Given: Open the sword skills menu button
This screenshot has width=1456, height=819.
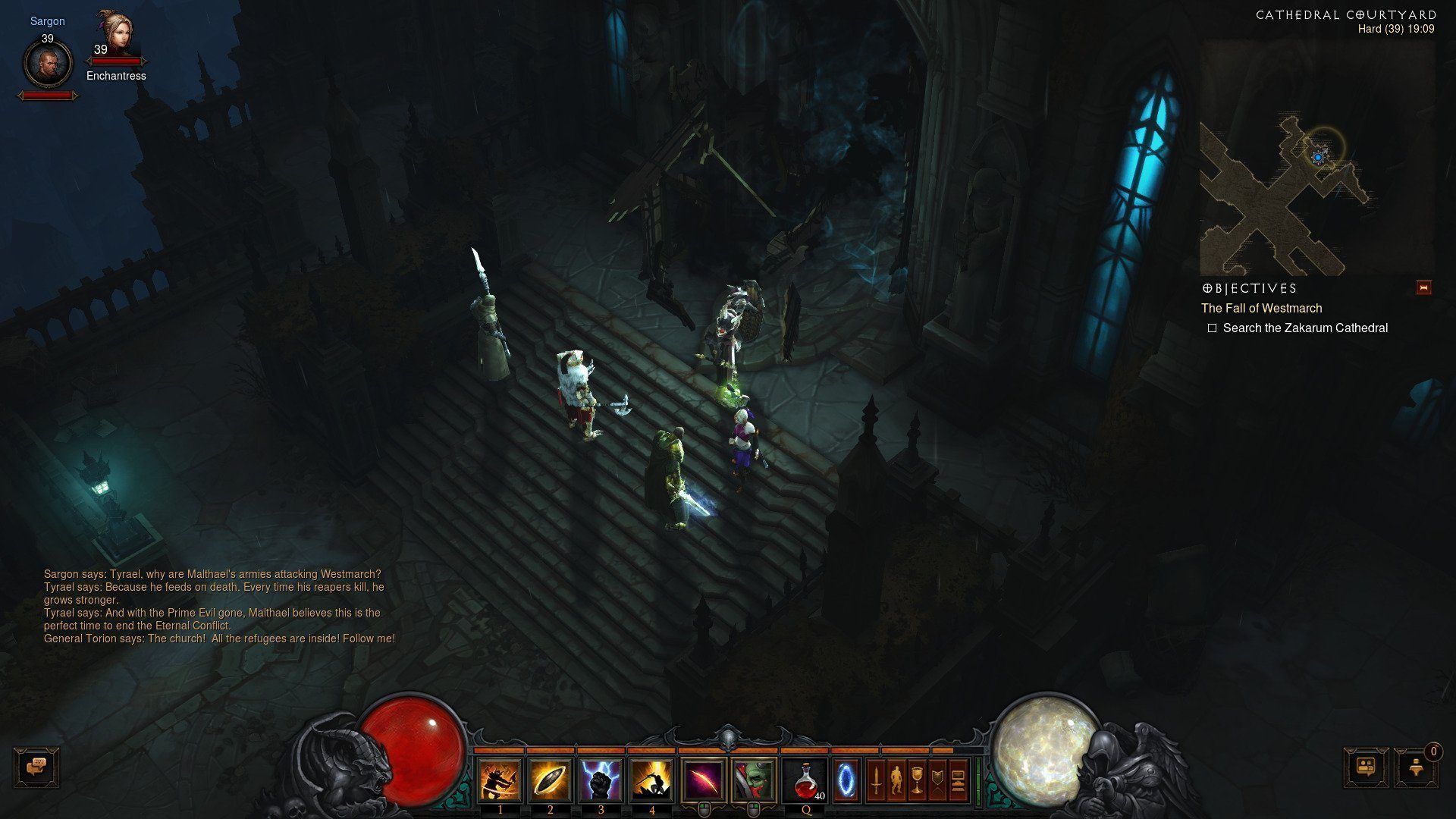Looking at the screenshot, I should [876, 780].
